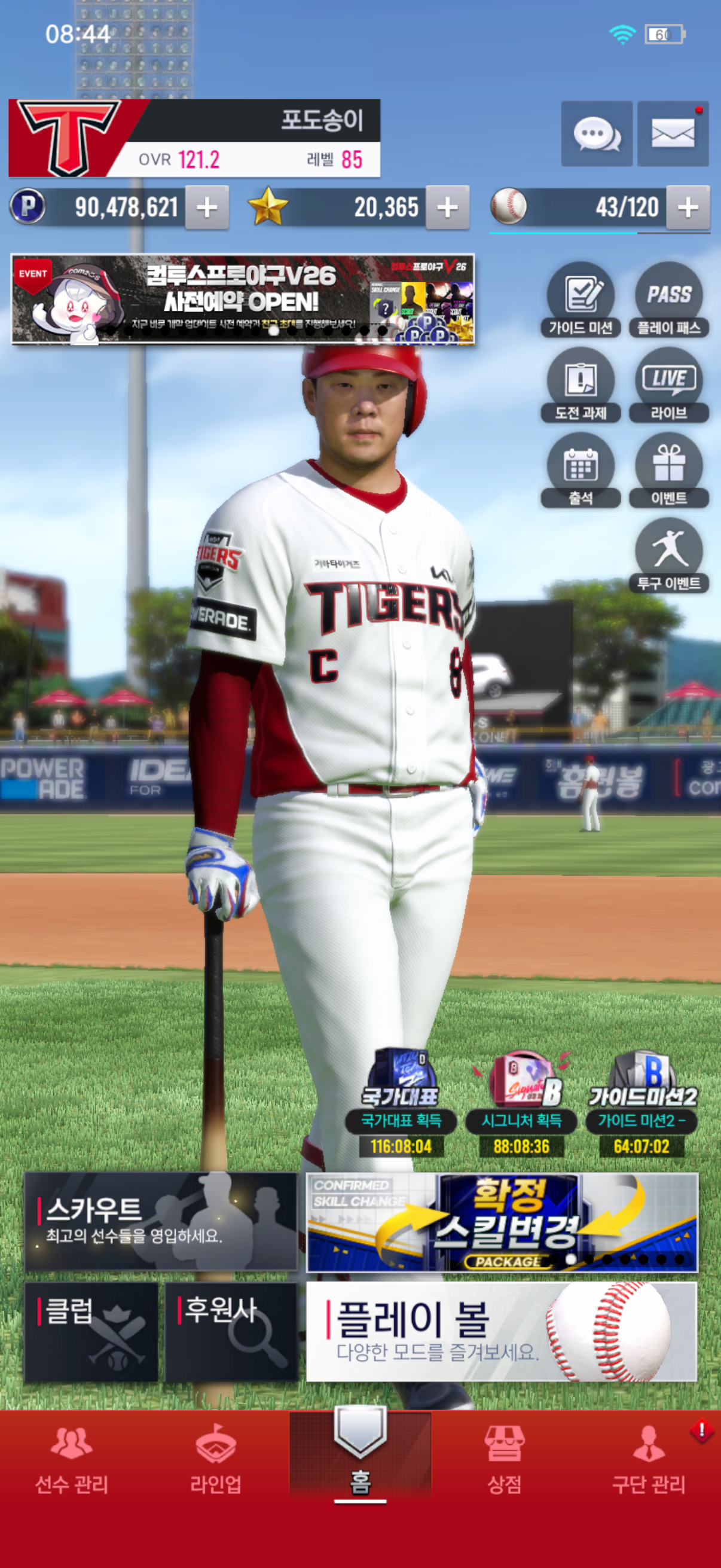This screenshot has height=1568, width=721.
Task: Open the 컴투스프로야구V26 pre-registration event banner
Action: coord(243,300)
